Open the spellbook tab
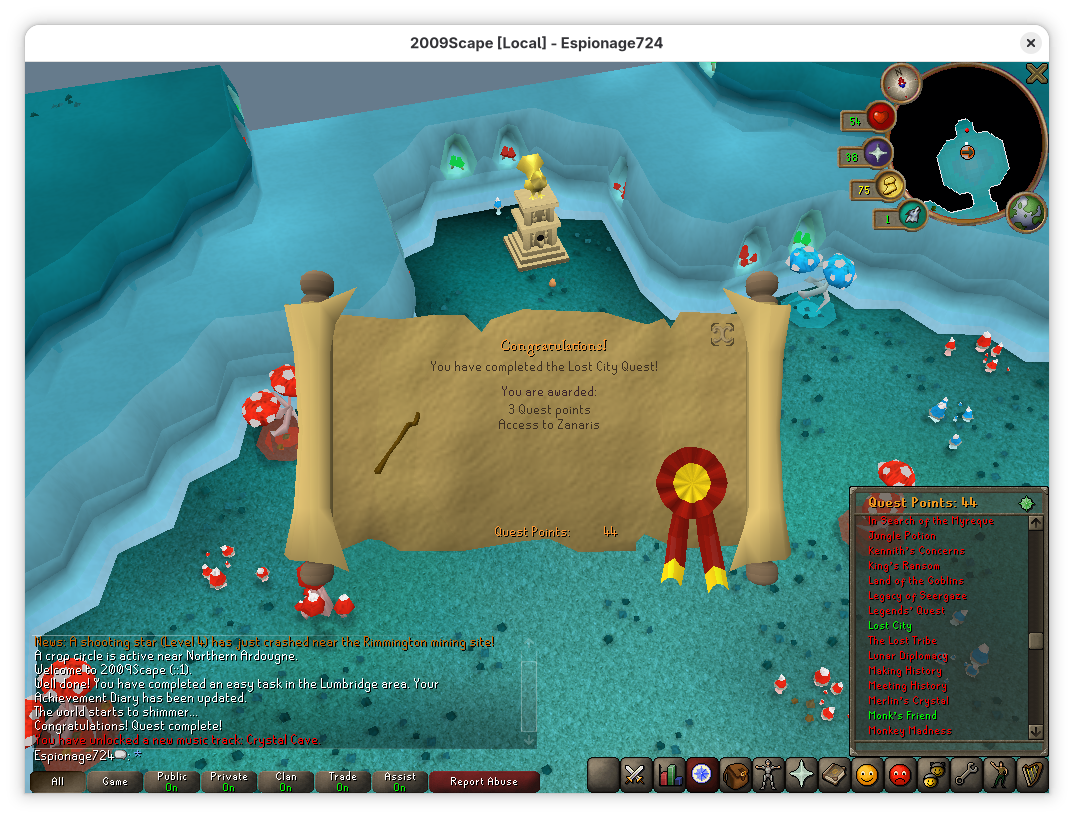Image resolution: width=1074 pixels, height=818 pixels. point(834,775)
